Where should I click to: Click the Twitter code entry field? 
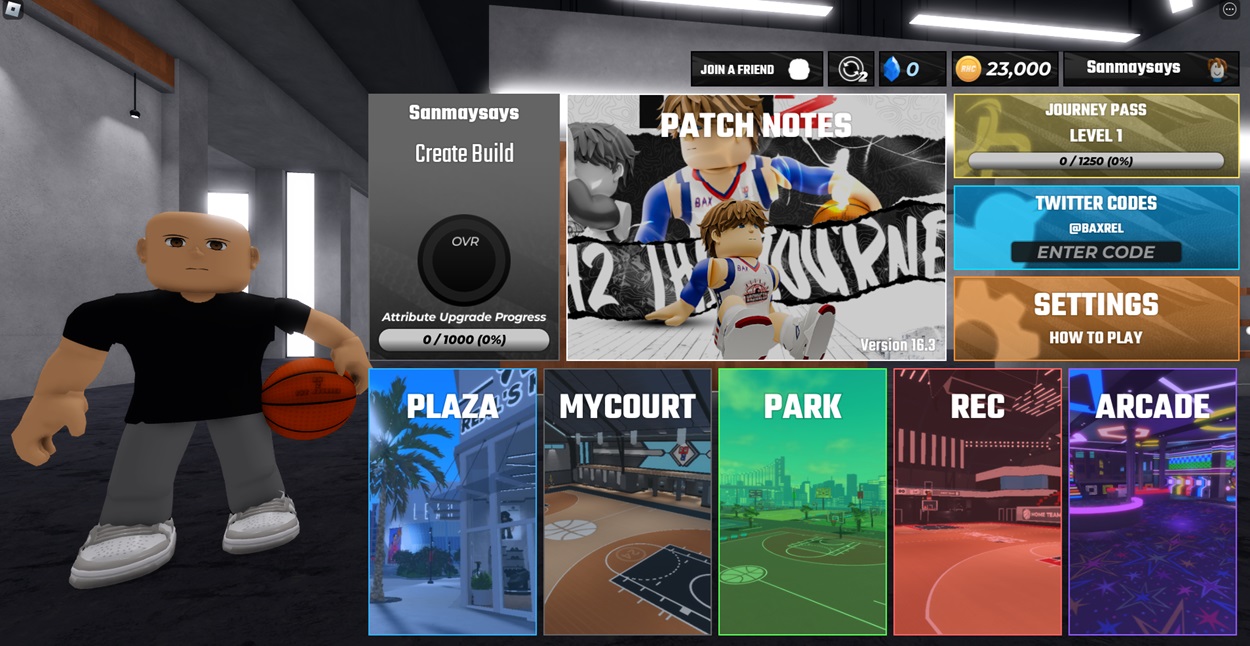tap(1096, 252)
